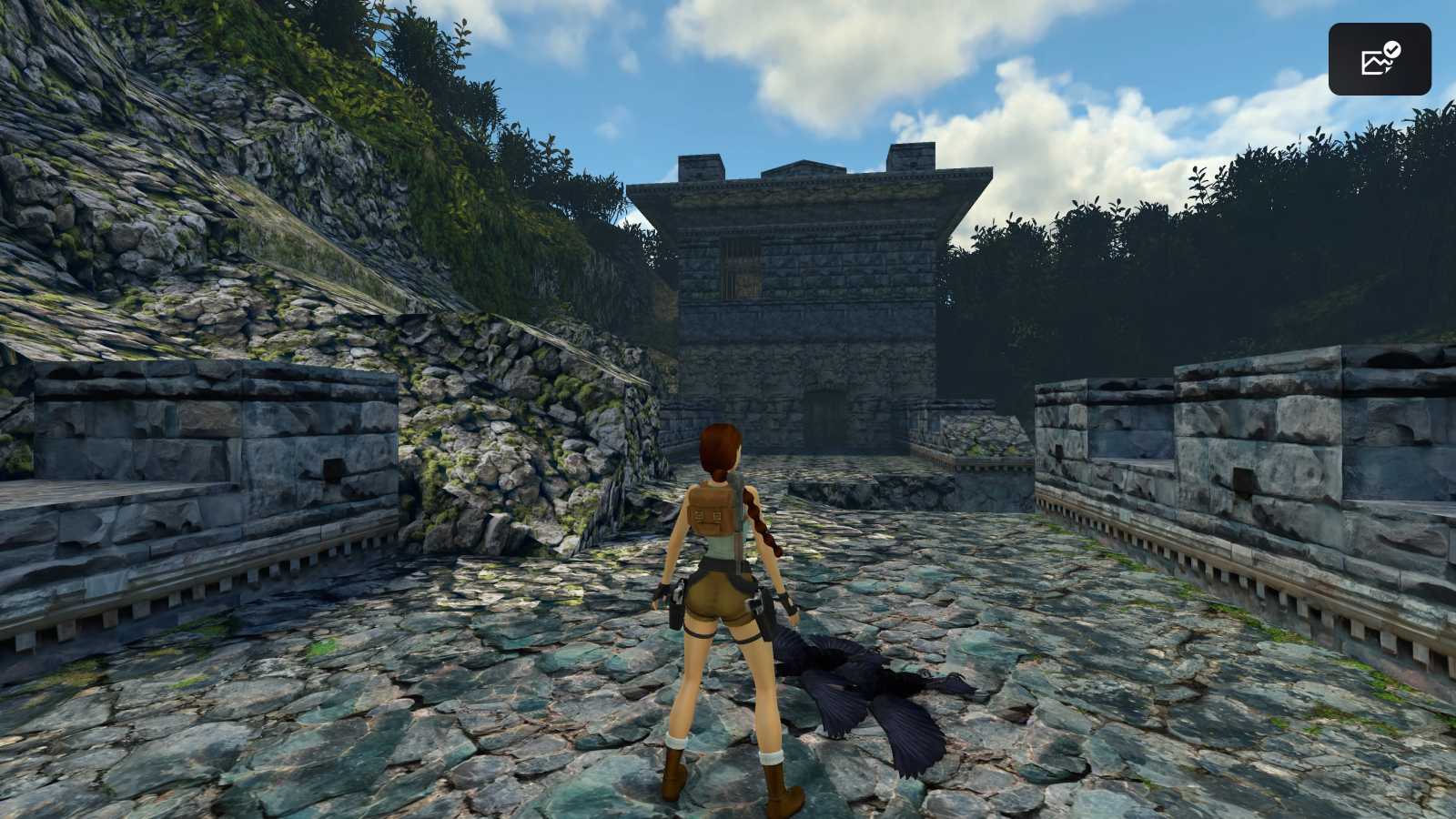This screenshot has height=819, width=1456.
Task: Click Lara's backpack
Action: (x=712, y=510)
